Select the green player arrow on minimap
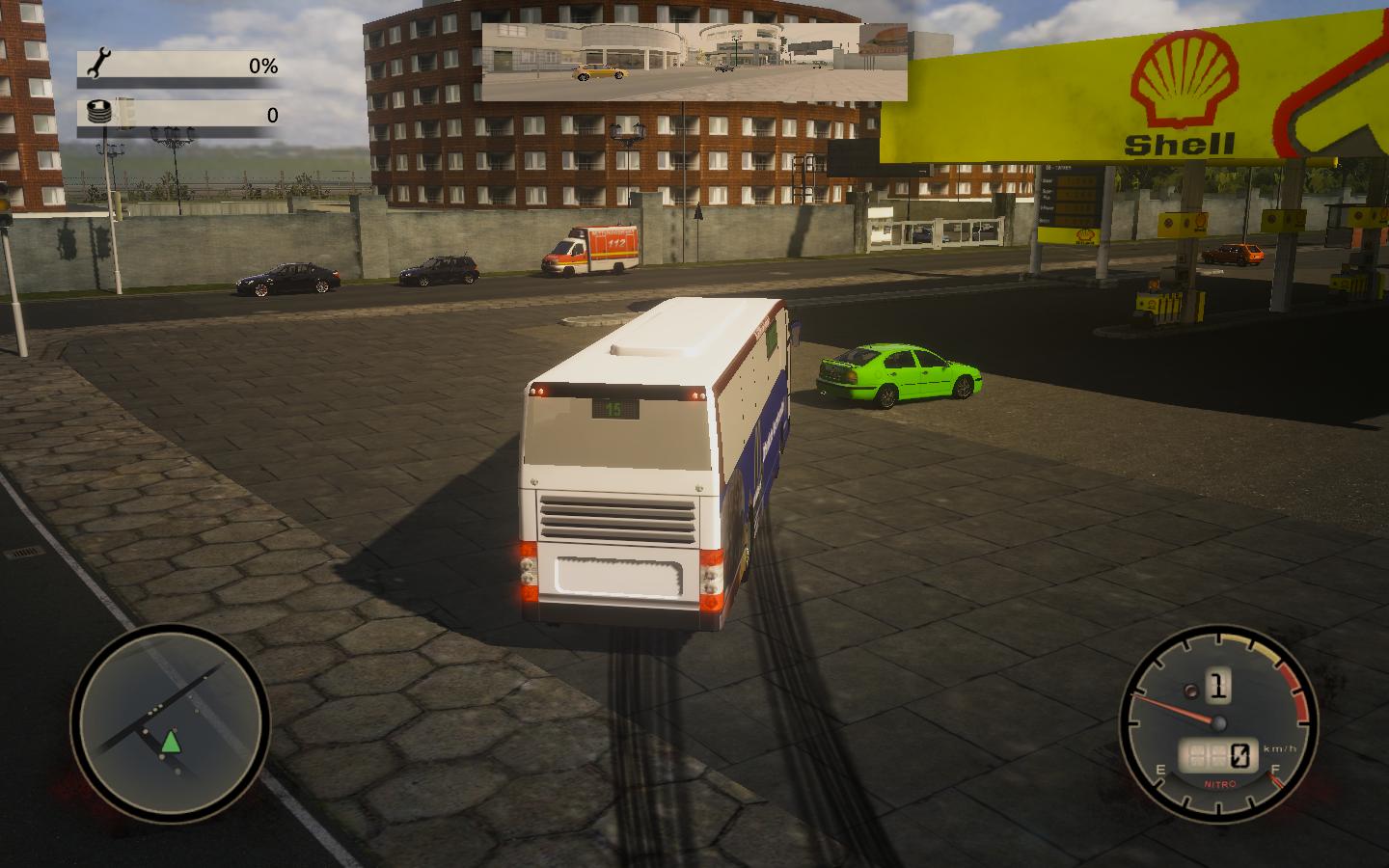 point(171,742)
